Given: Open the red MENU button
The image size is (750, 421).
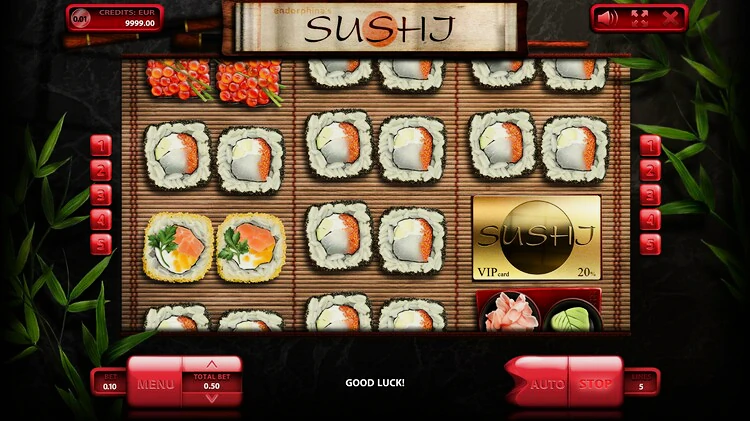Looking at the screenshot, I should point(155,384).
